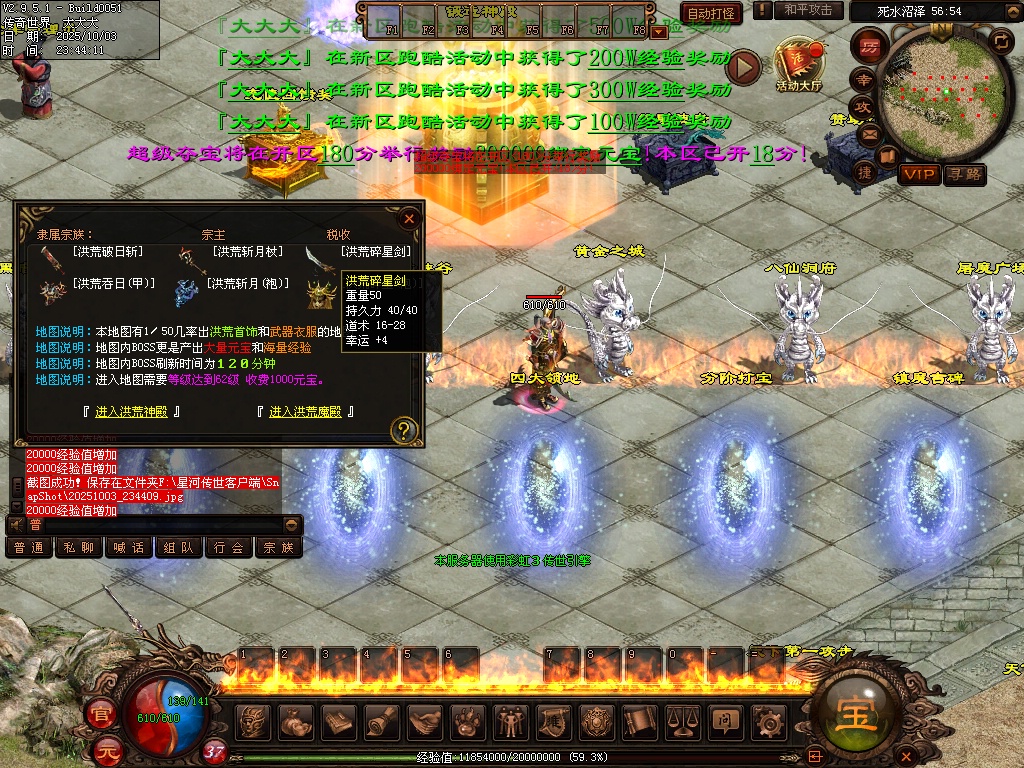
Task: Activate the 寻路 pathfinding button
Action: point(964,174)
